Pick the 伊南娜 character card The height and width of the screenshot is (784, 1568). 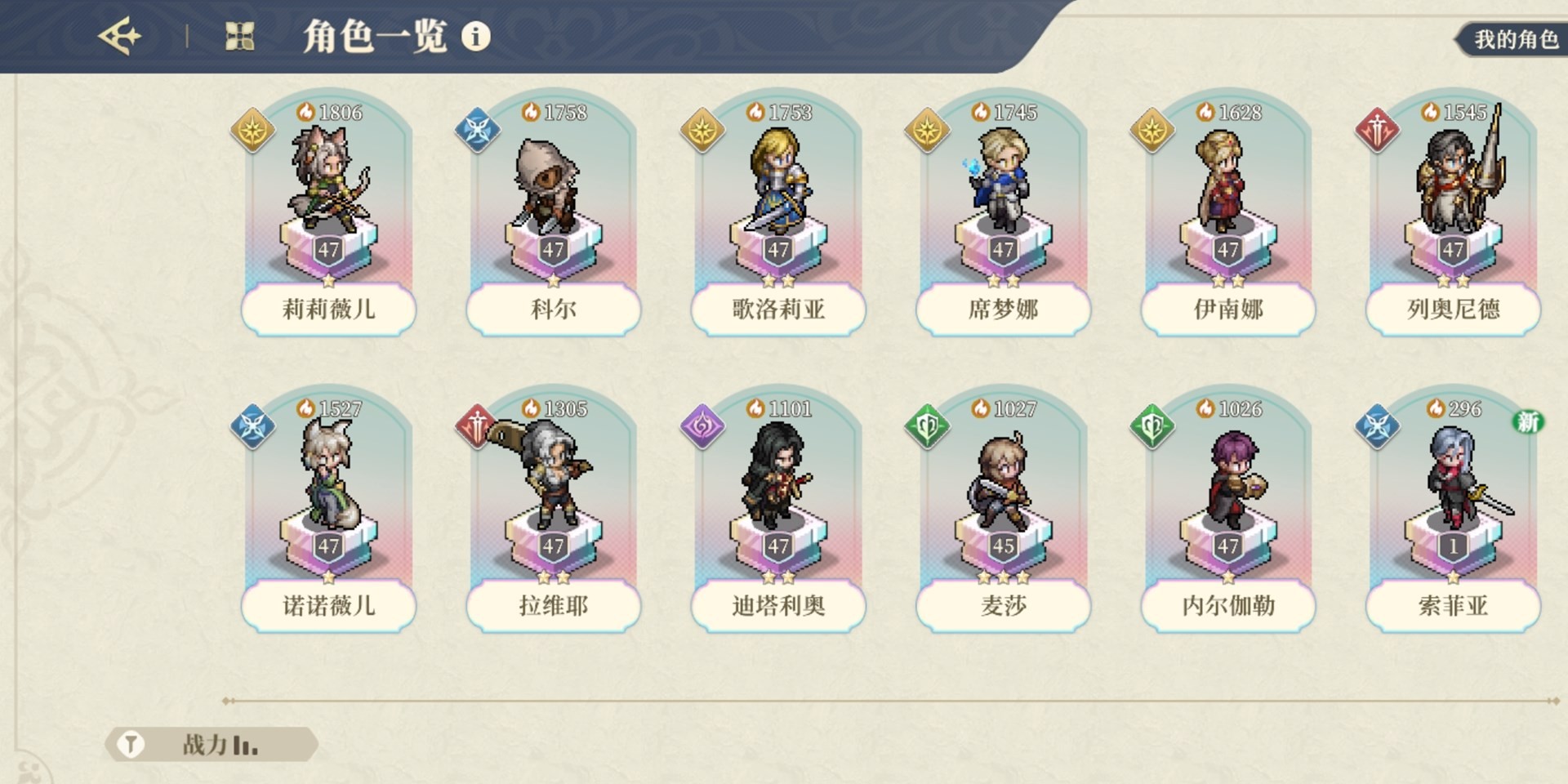click(1228, 212)
